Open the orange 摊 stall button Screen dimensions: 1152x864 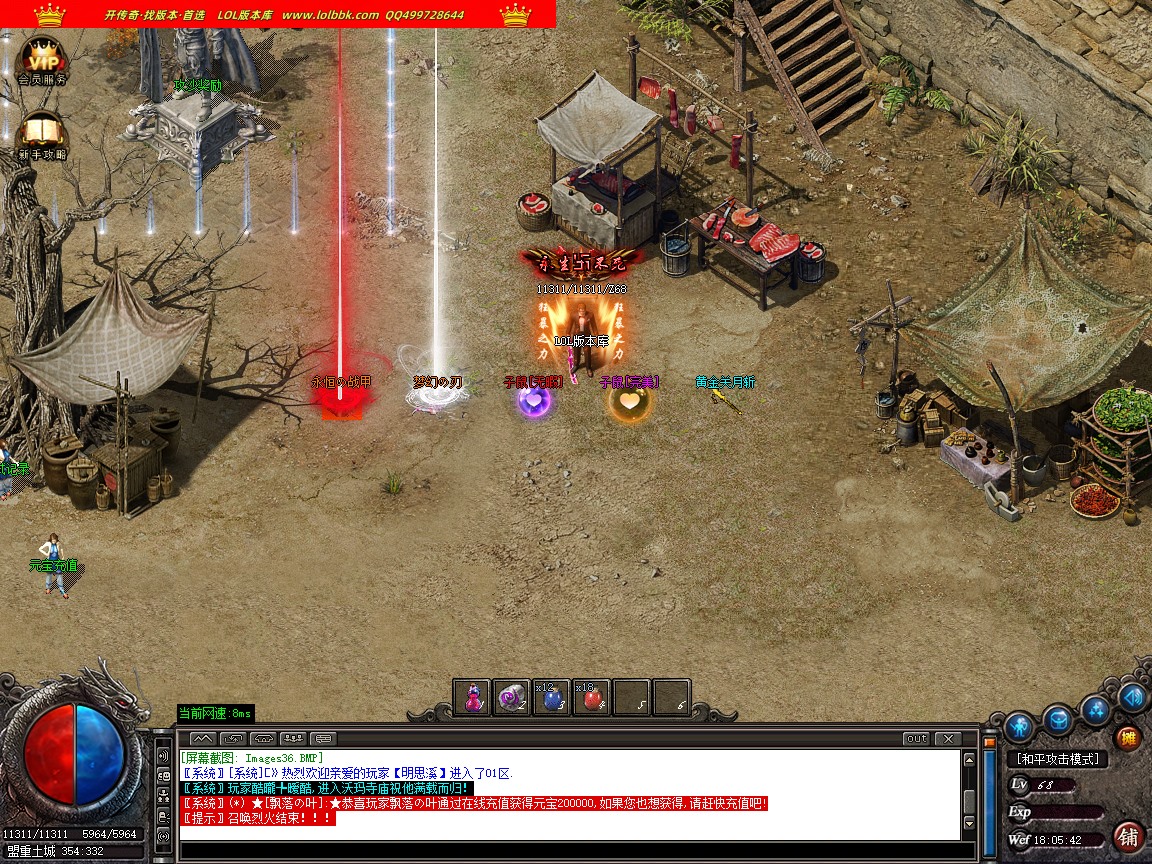pos(1128,738)
